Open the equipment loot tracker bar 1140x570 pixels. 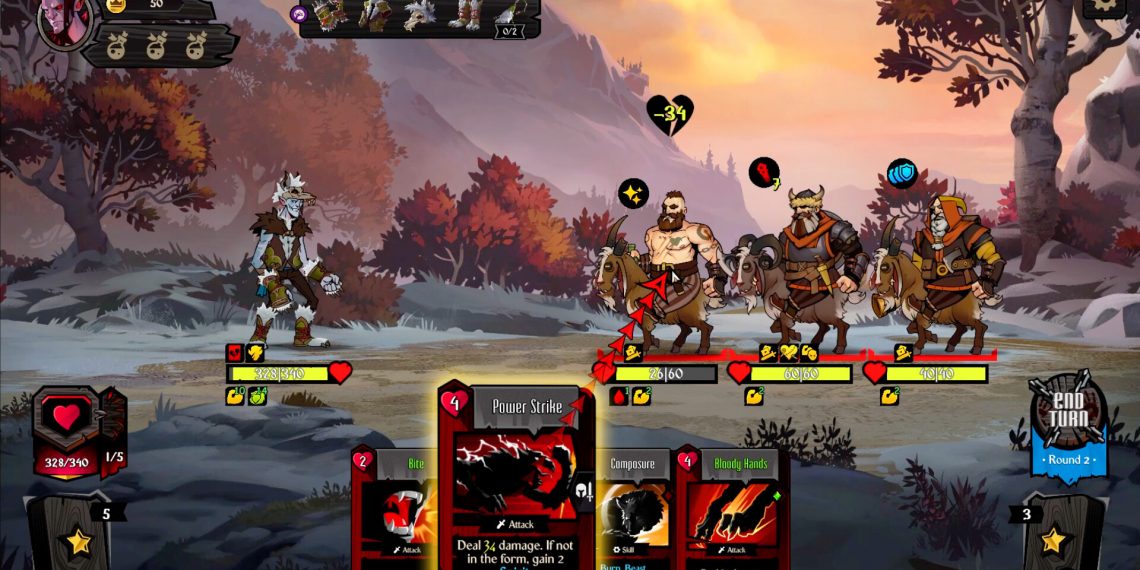(x=420, y=17)
